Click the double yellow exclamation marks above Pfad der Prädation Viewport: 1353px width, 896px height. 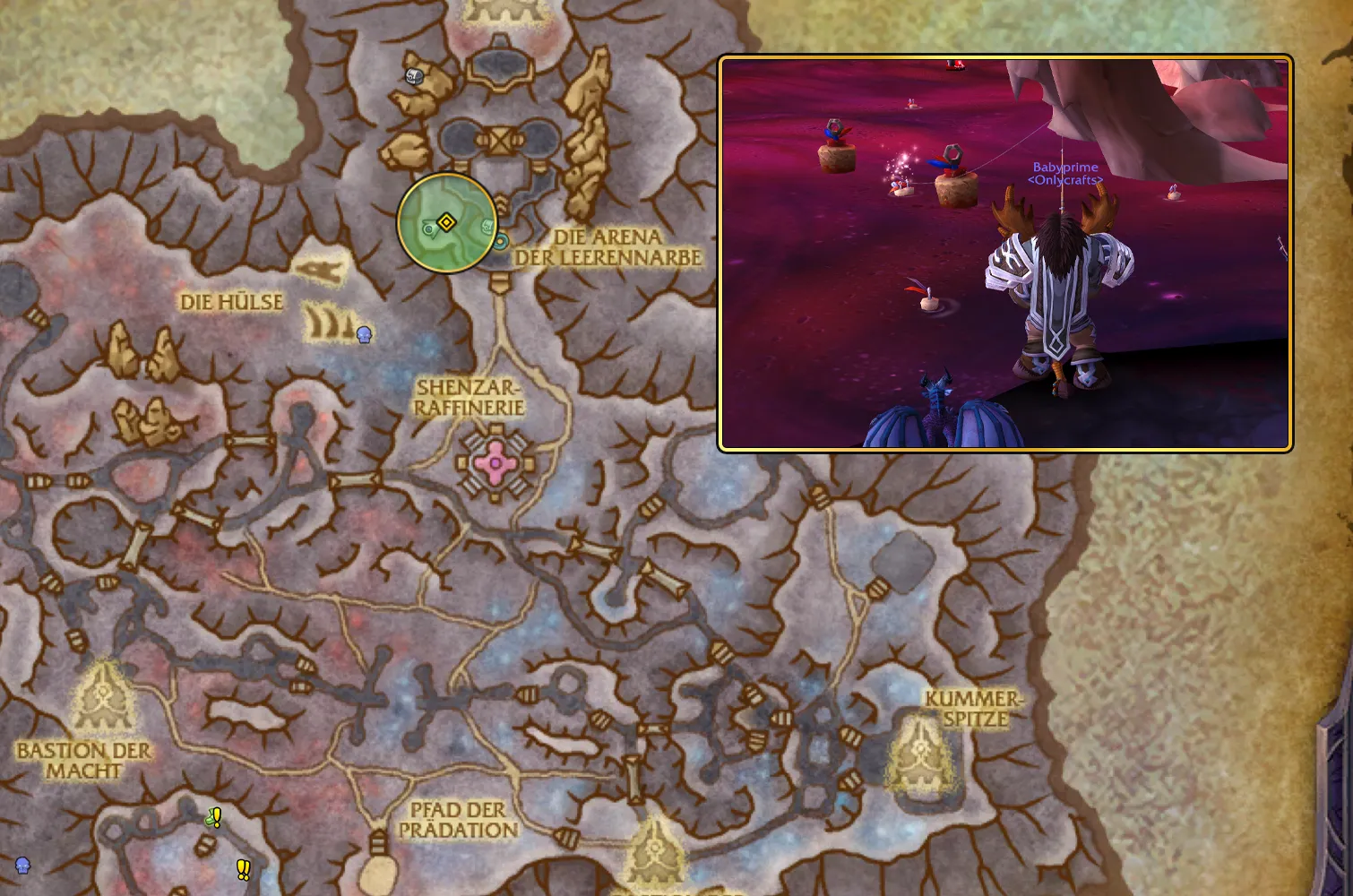[x=242, y=868]
